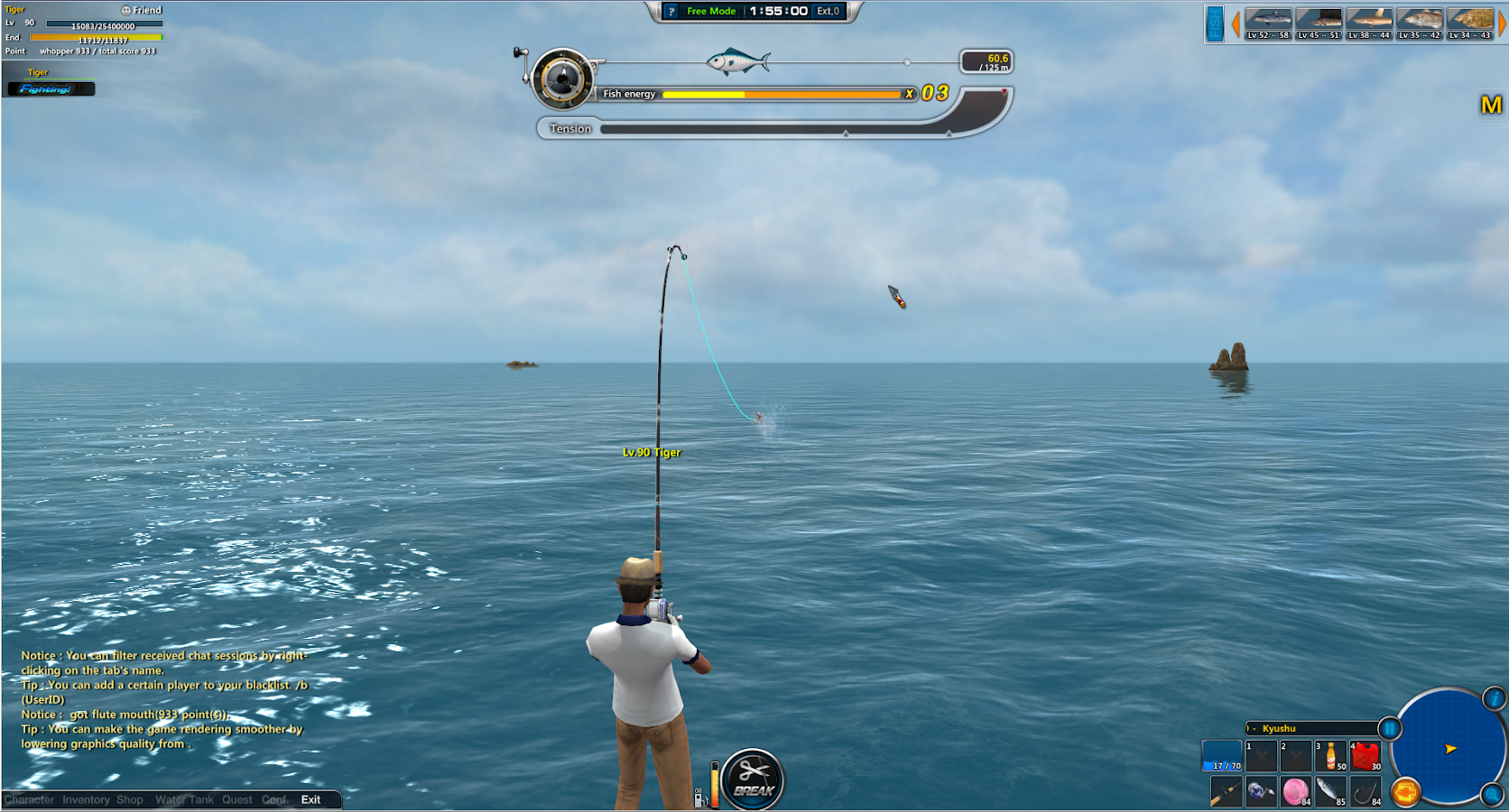1509x812 pixels.
Task: Exit via the bottom menu bar
Action: pyautogui.click(x=310, y=800)
